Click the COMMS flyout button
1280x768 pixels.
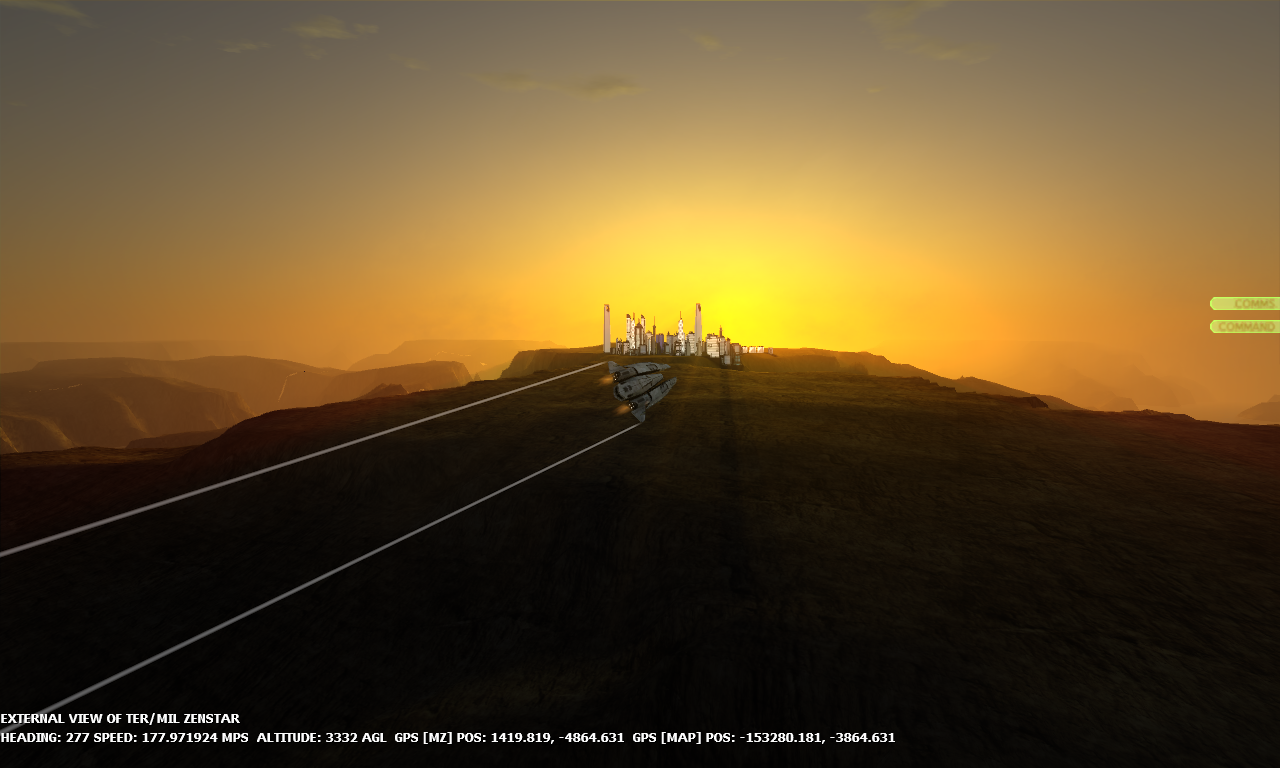coord(1248,303)
